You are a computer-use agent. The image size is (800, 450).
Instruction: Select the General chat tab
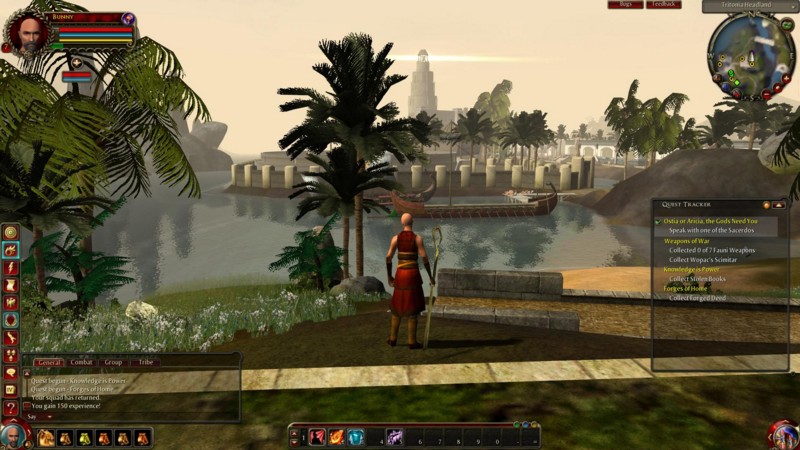tap(49, 362)
